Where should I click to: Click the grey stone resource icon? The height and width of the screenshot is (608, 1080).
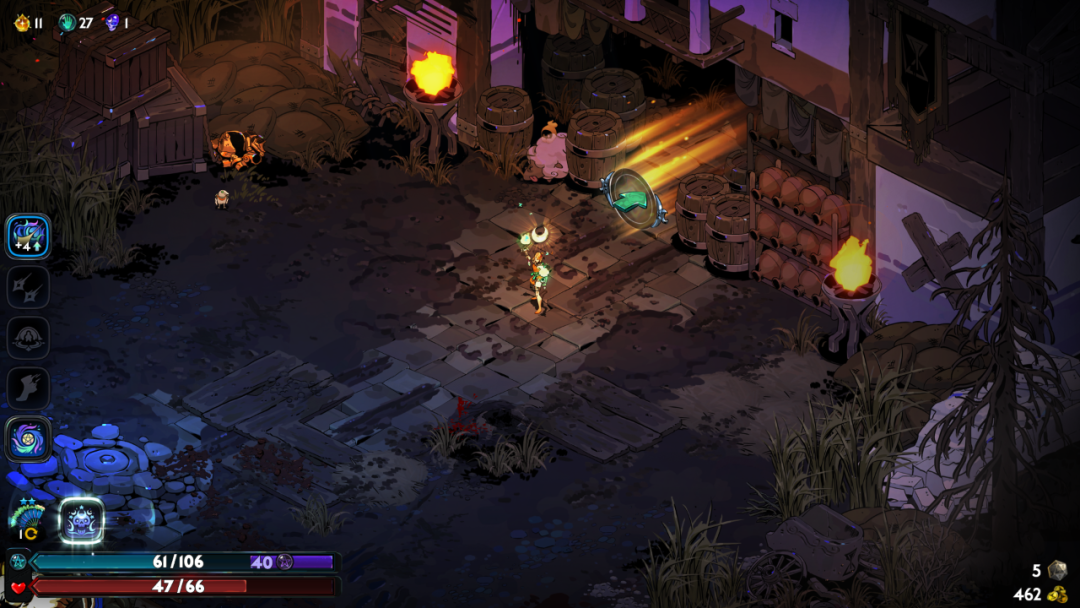pos(1057,570)
